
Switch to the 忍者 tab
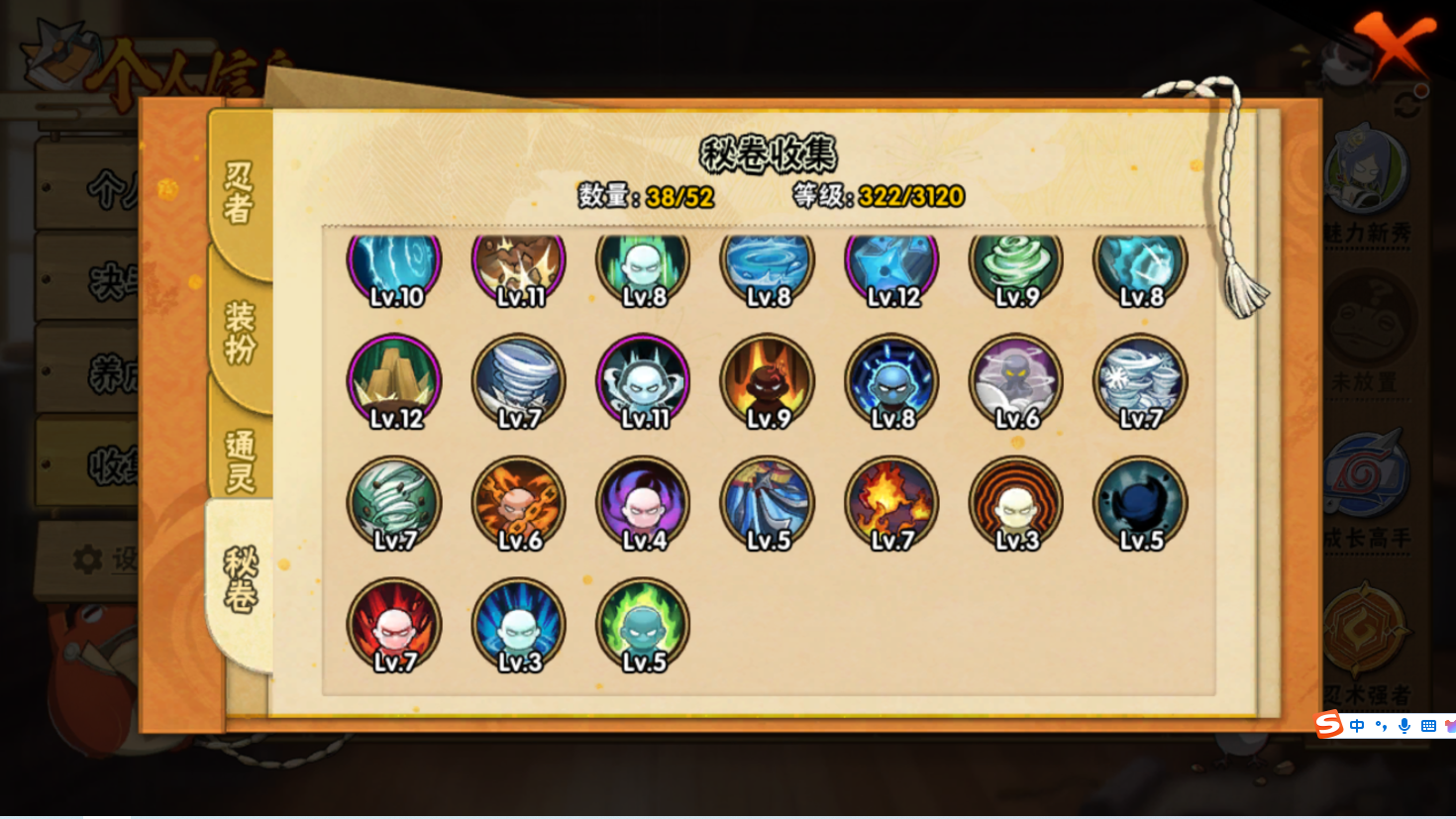pos(240,192)
